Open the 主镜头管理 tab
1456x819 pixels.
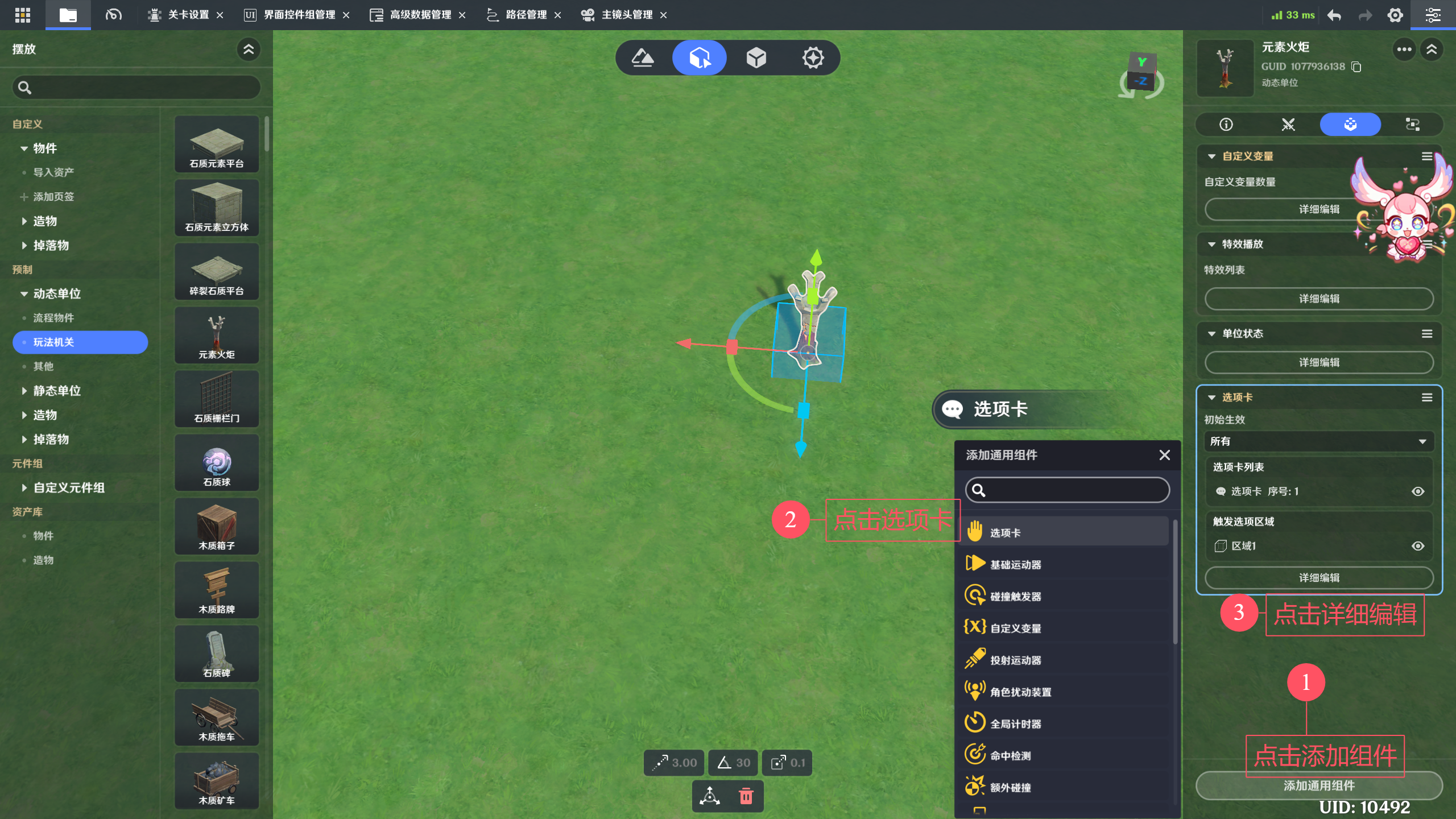pos(626,15)
